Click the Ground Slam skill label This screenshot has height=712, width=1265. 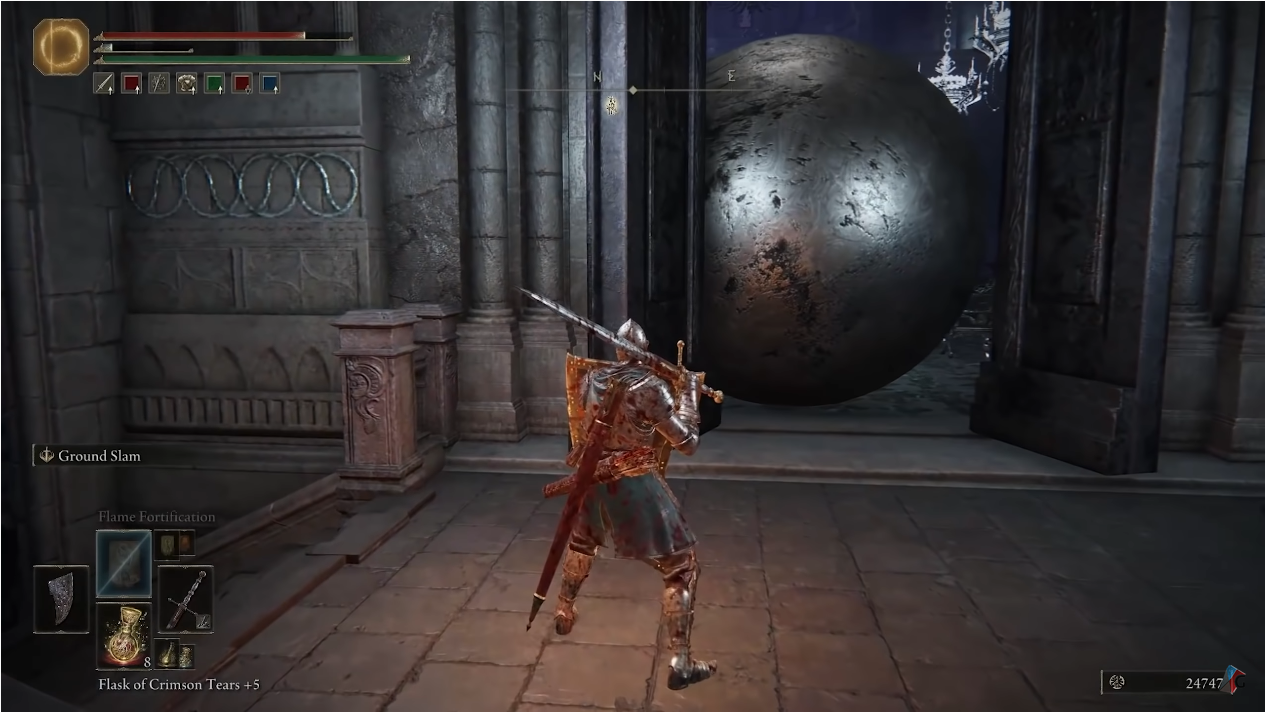(x=98, y=456)
